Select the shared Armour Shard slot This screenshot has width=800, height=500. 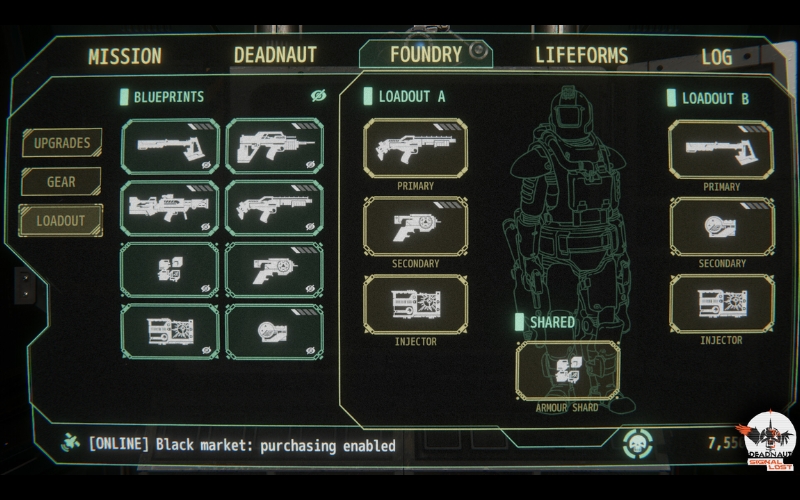click(567, 370)
